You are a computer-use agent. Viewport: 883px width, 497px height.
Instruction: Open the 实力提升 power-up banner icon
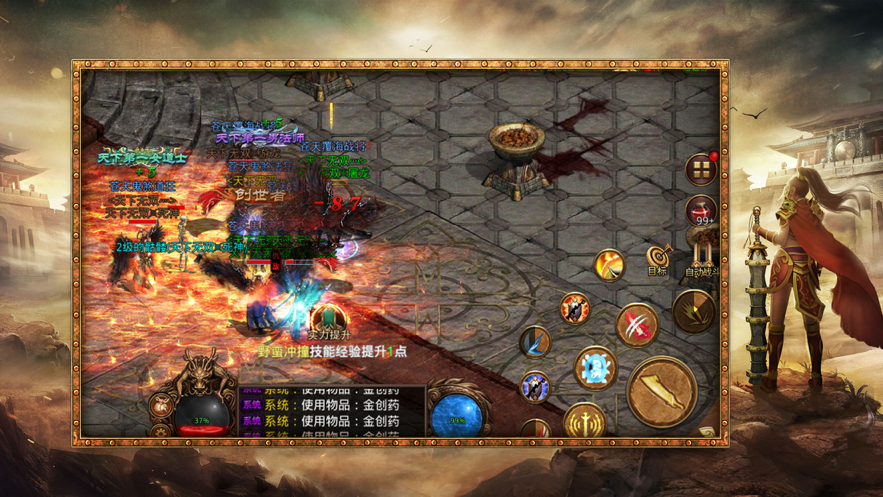tap(316, 319)
